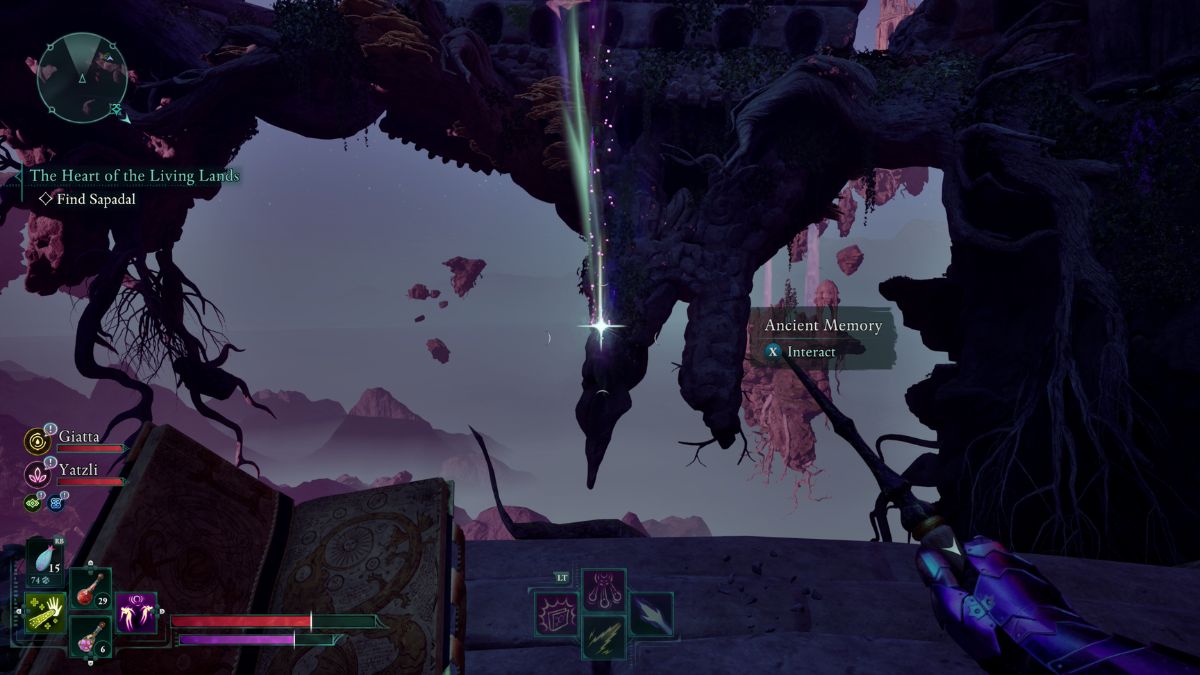
Task: Cast the three-orb missile spell
Action: point(604,588)
